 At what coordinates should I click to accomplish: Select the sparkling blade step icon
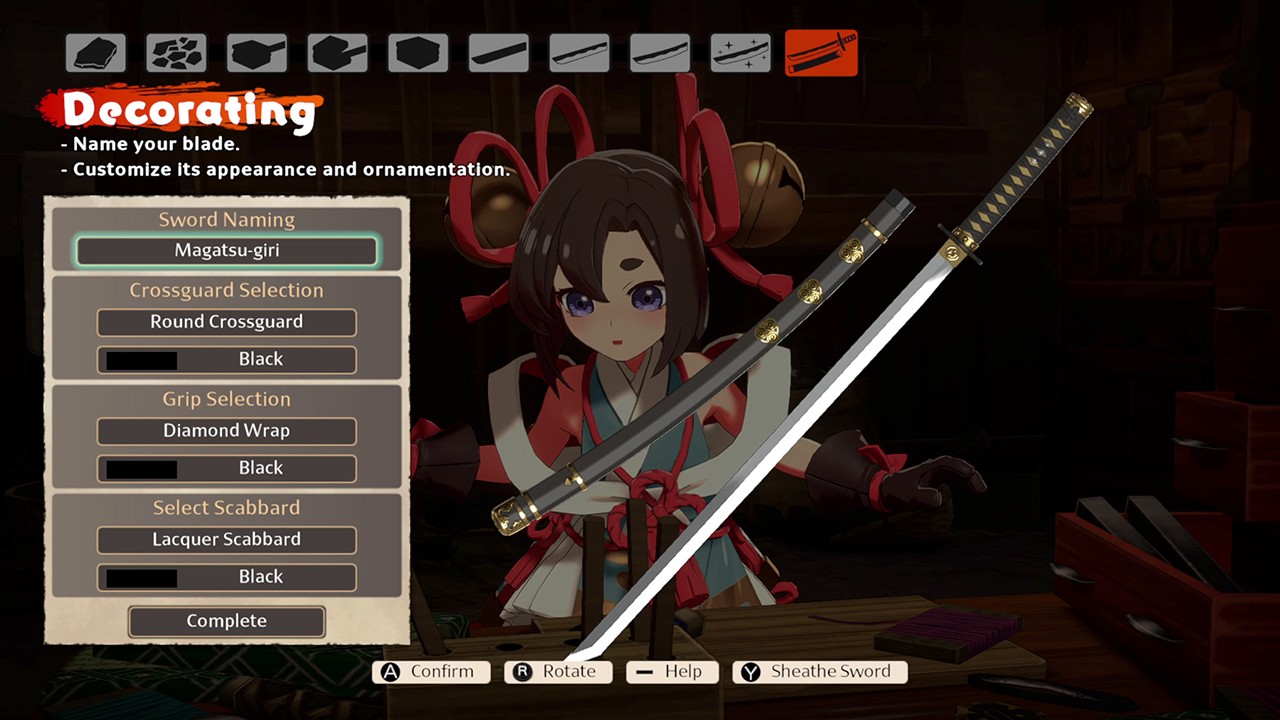click(741, 53)
